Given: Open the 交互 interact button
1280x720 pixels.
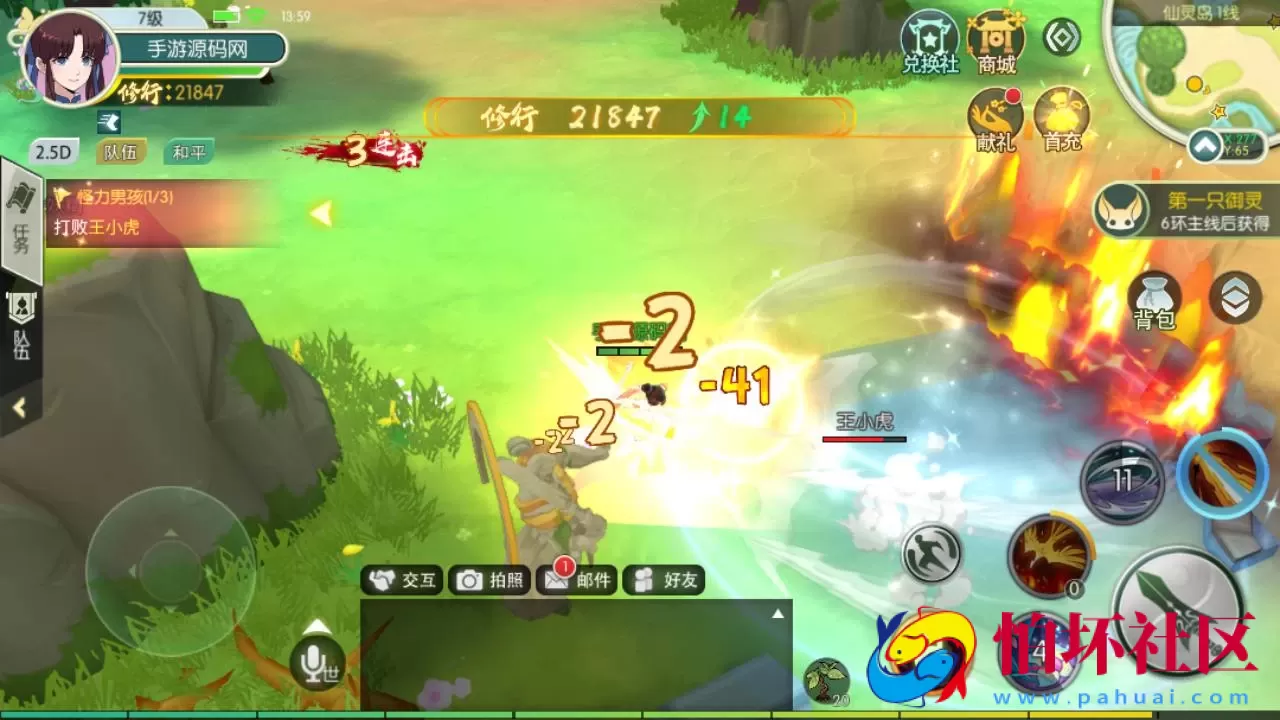Looking at the screenshot, I should point(403,580).
